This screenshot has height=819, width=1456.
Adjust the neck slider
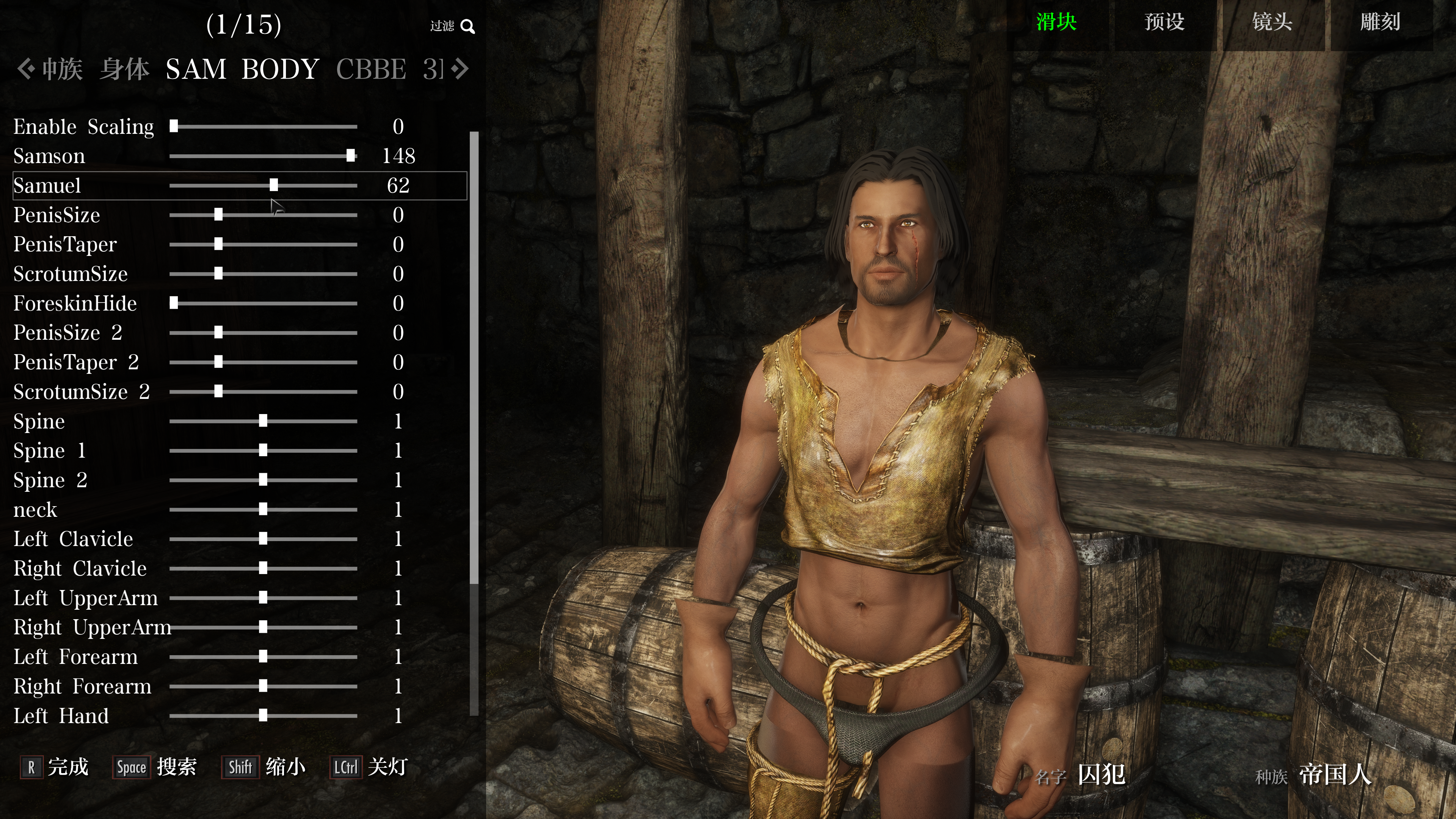click(263, 510)
